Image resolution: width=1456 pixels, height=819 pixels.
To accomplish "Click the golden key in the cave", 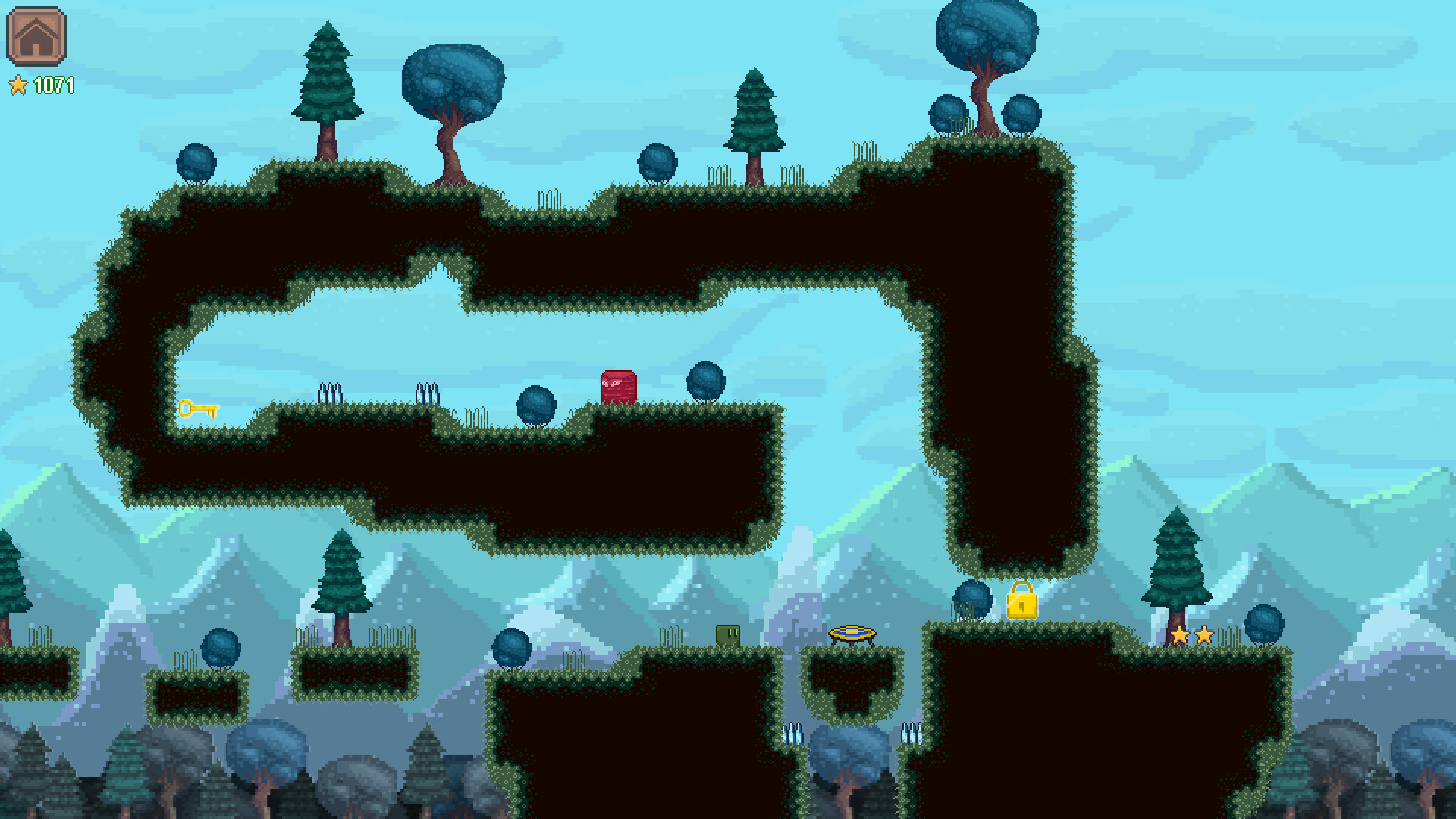I will click(199, 409).
